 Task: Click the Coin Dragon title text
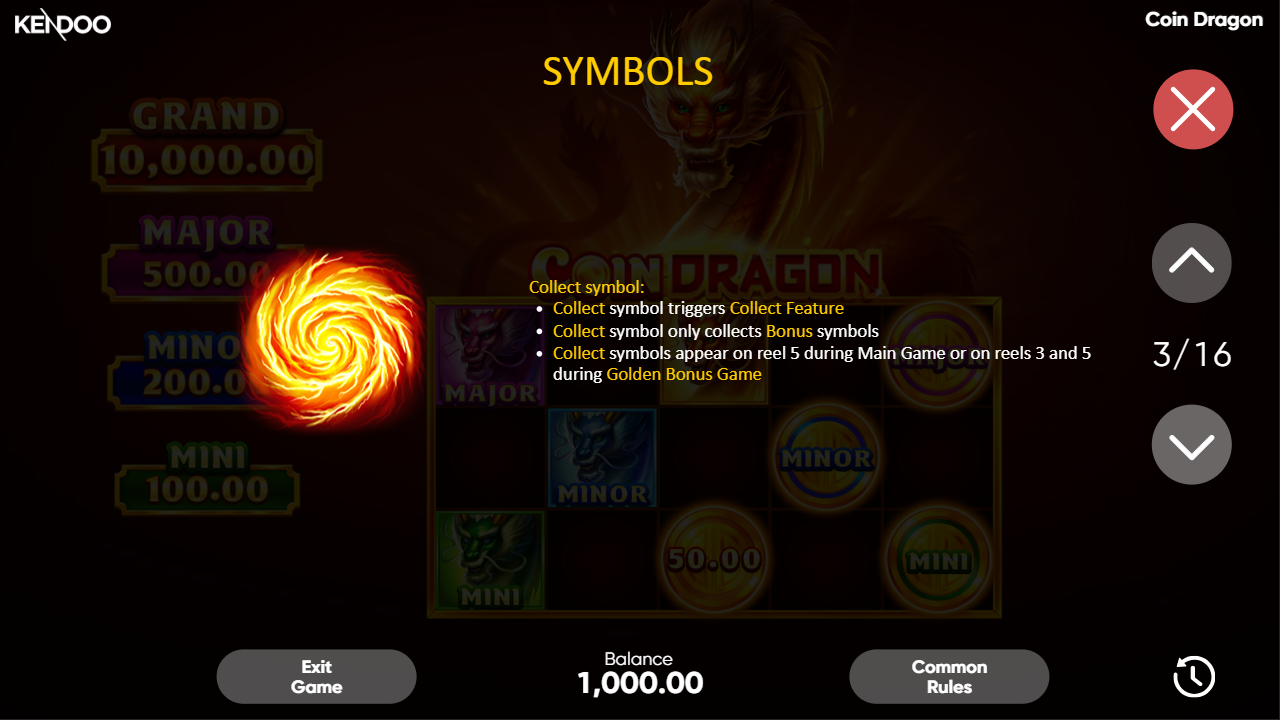(1203, 19)
